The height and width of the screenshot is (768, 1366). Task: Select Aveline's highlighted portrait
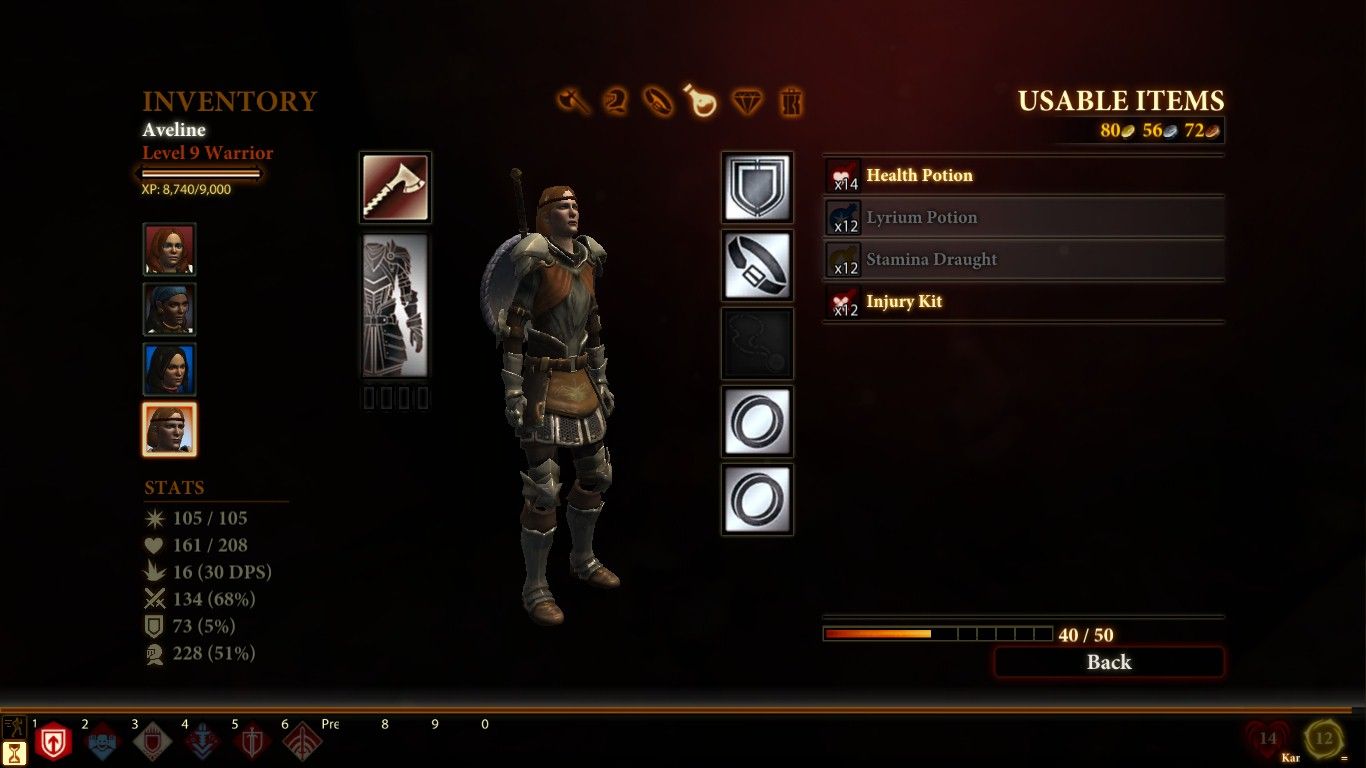pos(169,429)
